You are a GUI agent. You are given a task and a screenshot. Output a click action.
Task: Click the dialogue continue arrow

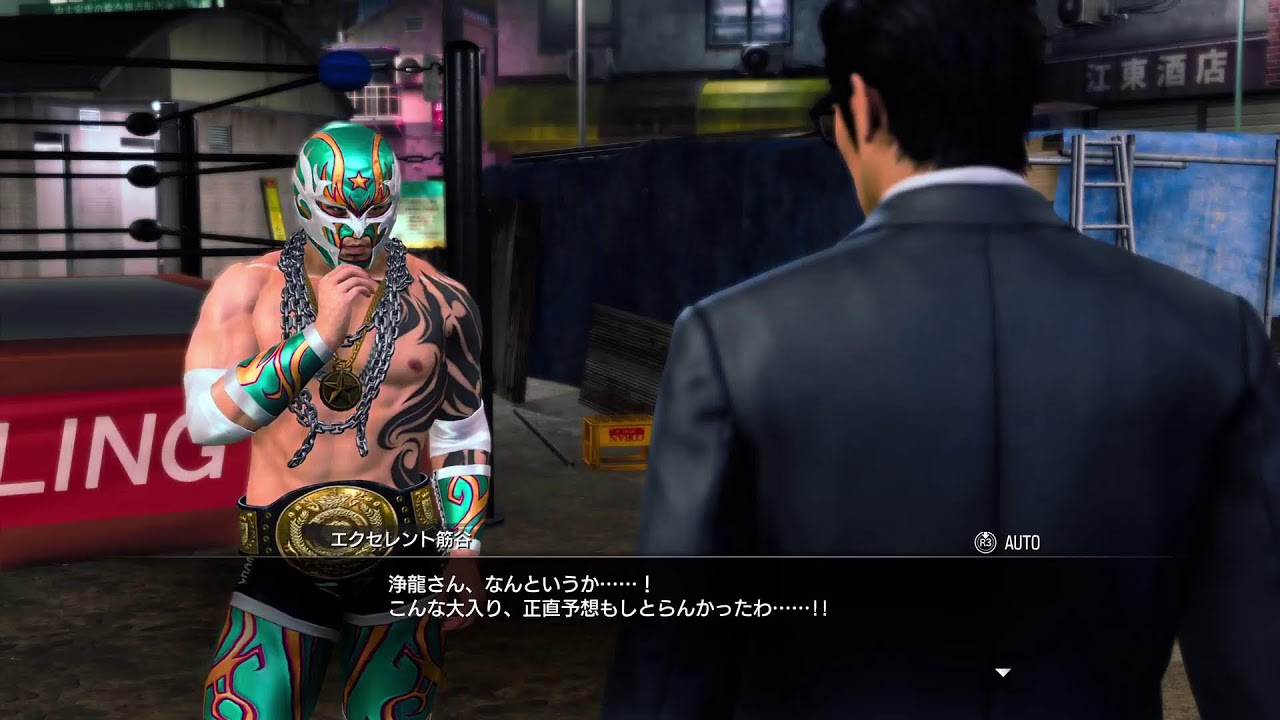(1002, 672)
